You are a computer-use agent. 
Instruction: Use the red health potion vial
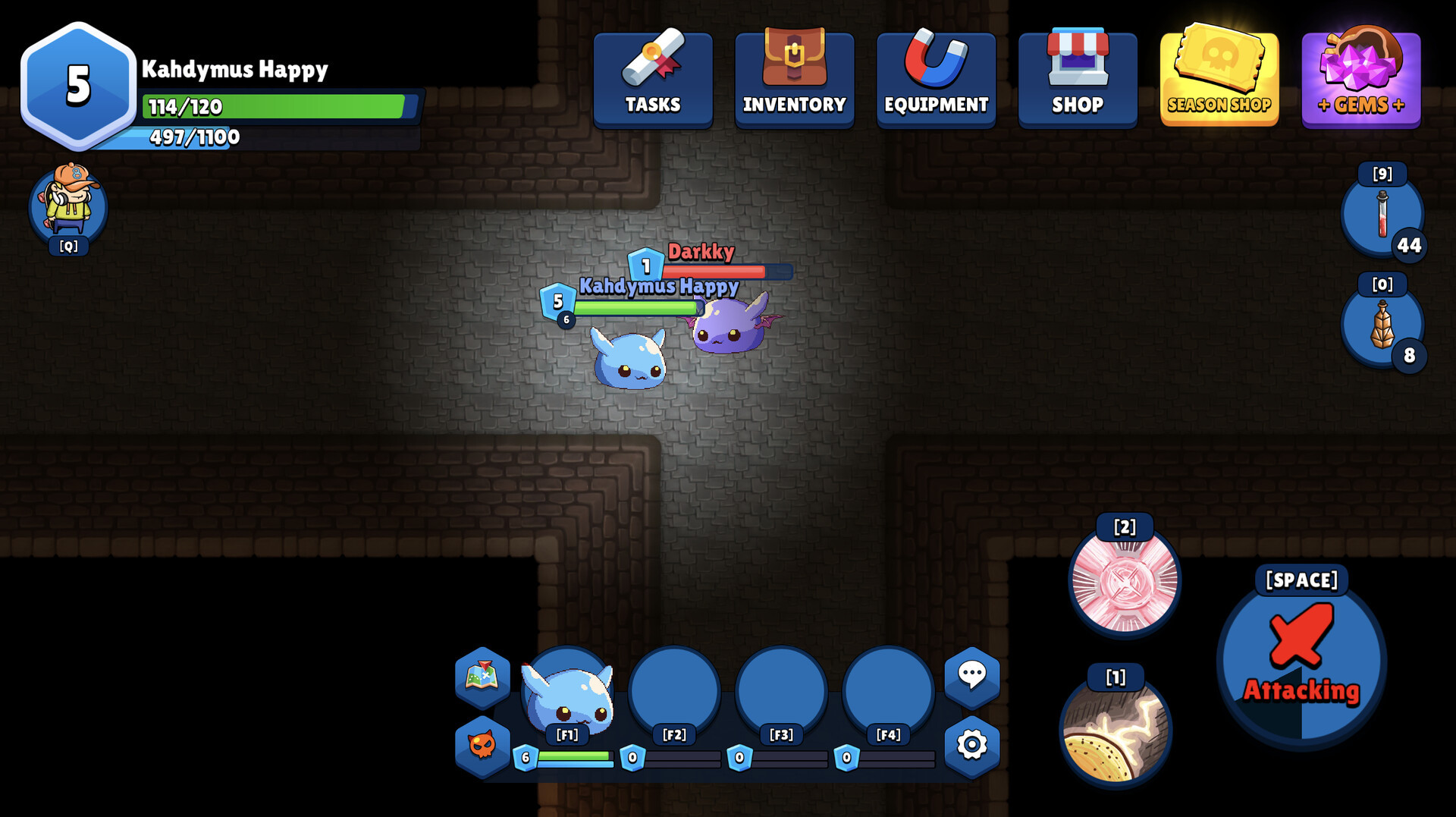pos(1382,215)
